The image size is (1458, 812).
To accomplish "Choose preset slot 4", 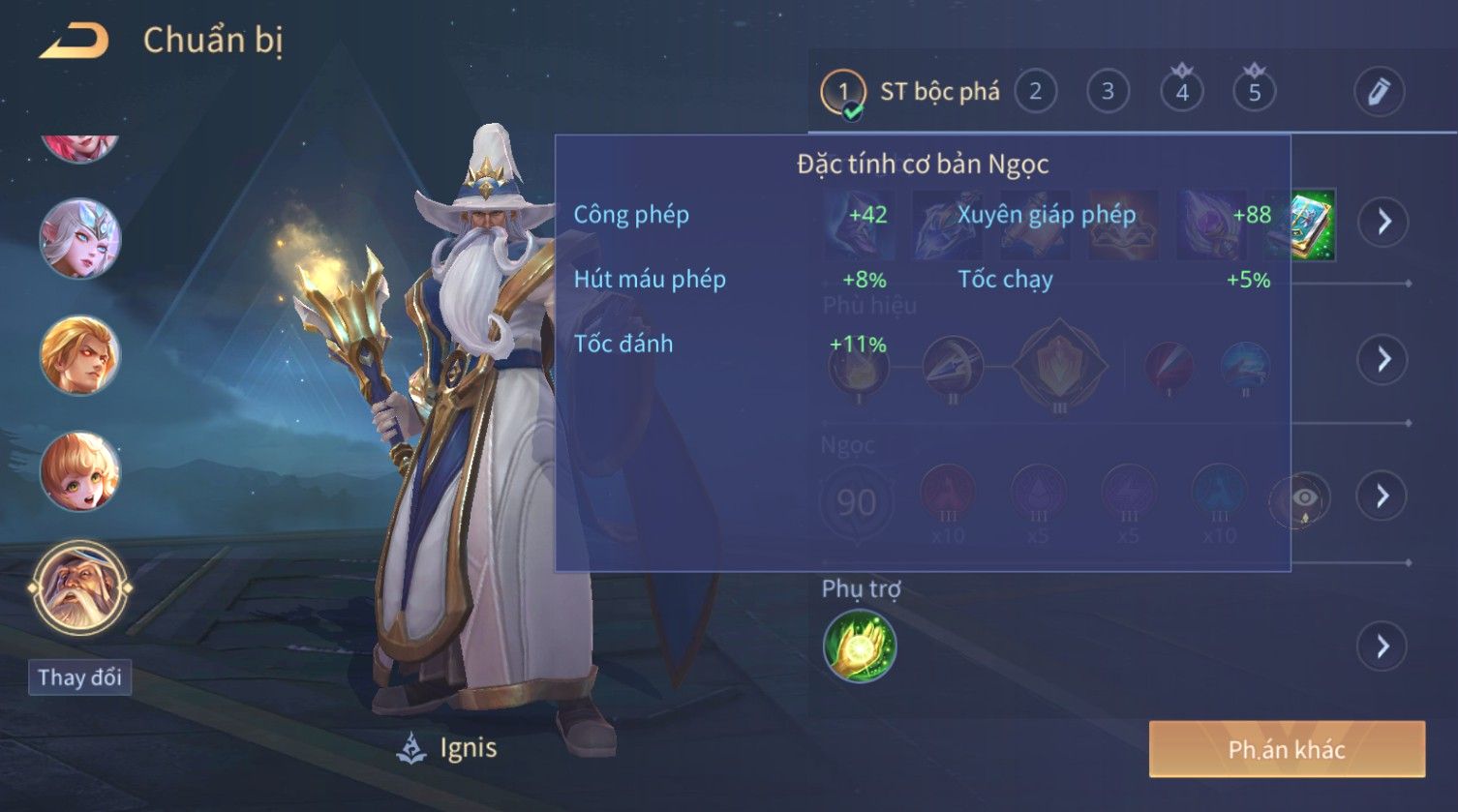I will [1182, 92].
